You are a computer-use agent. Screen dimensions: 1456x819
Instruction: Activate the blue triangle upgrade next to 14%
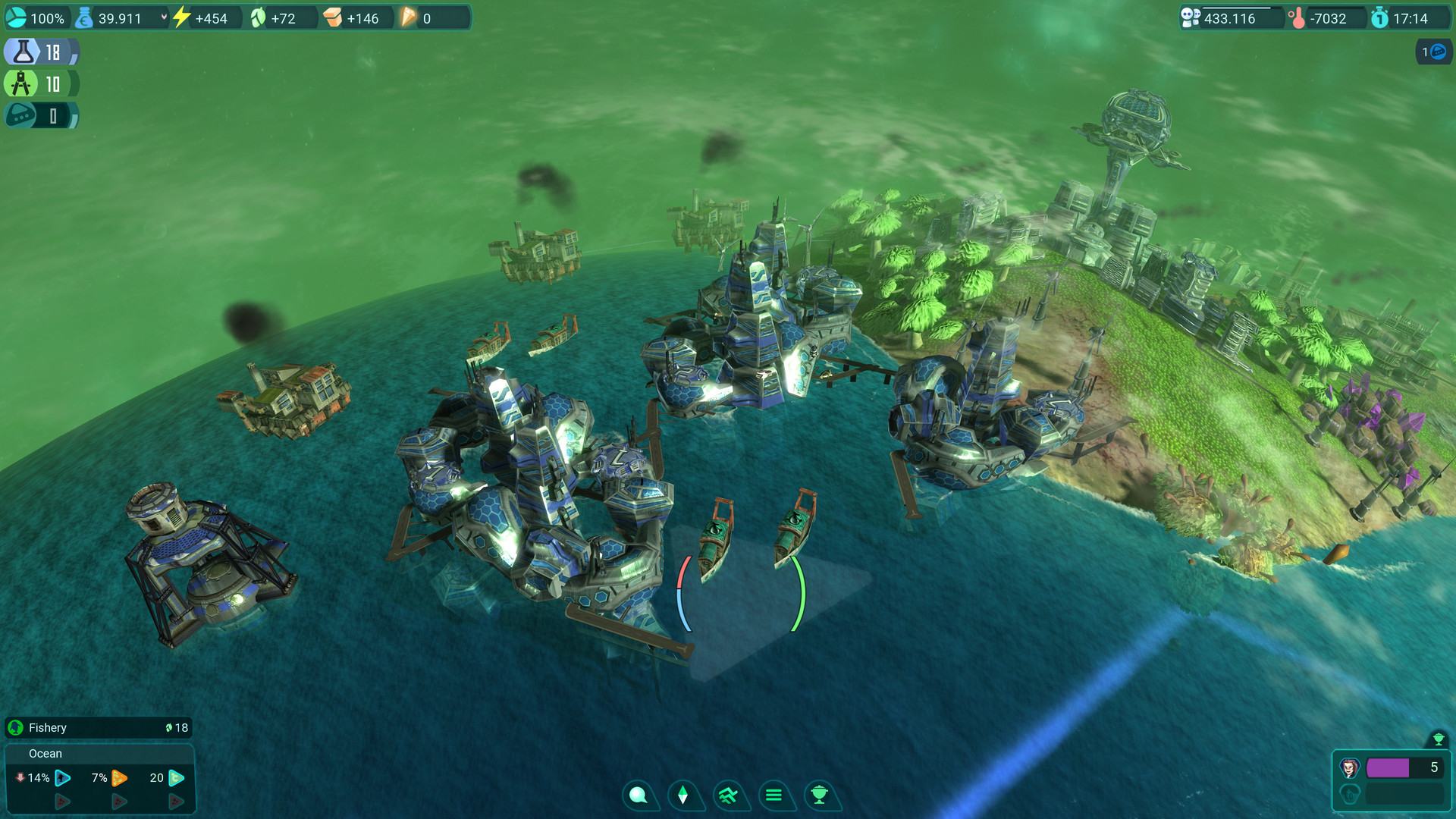(63, 778)
